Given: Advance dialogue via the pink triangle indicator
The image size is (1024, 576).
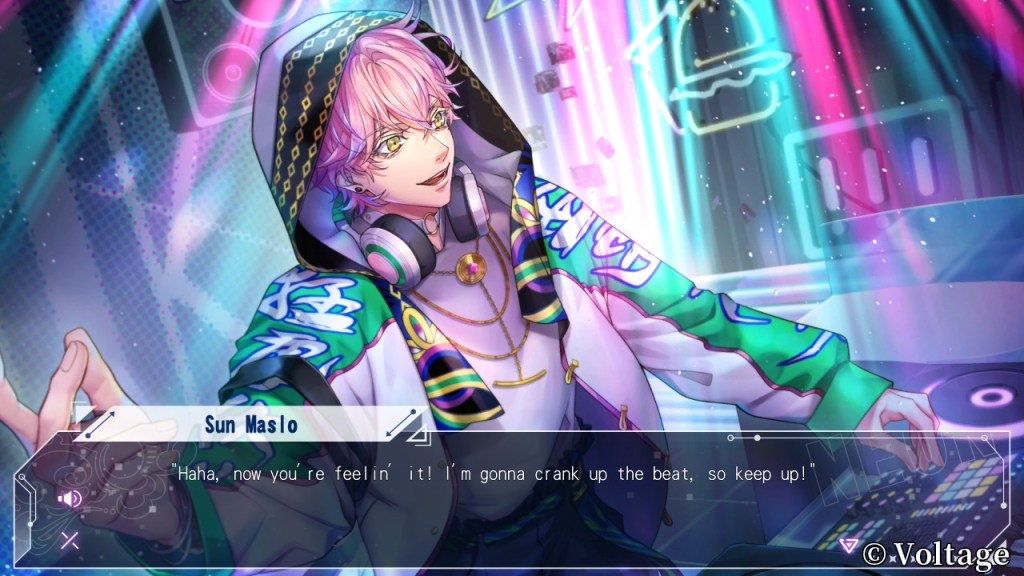Looking at the screenshot, I should click(x=848, y=546).
